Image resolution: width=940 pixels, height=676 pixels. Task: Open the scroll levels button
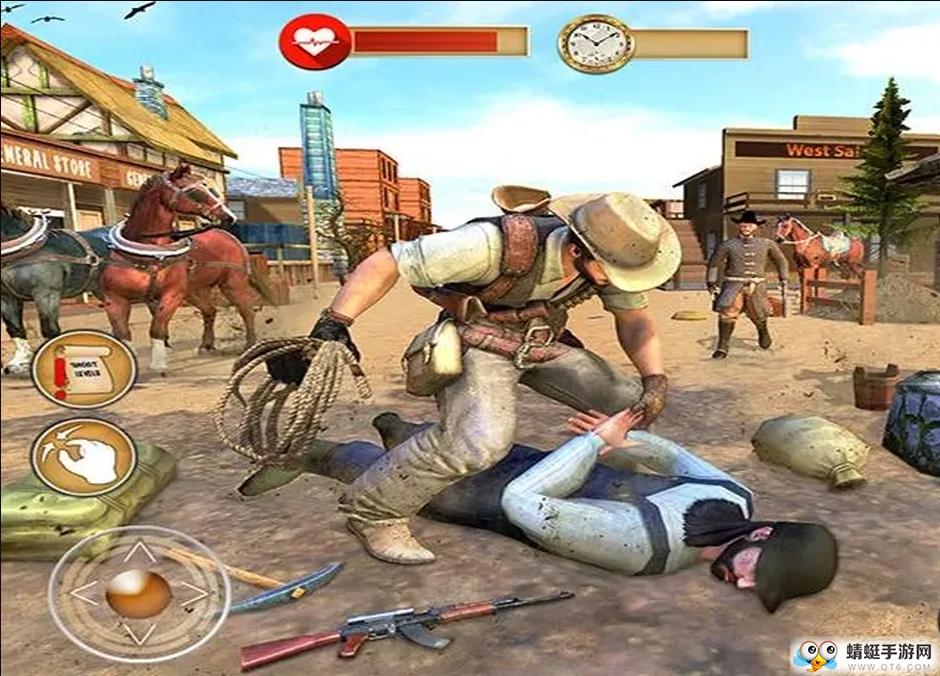84,369
